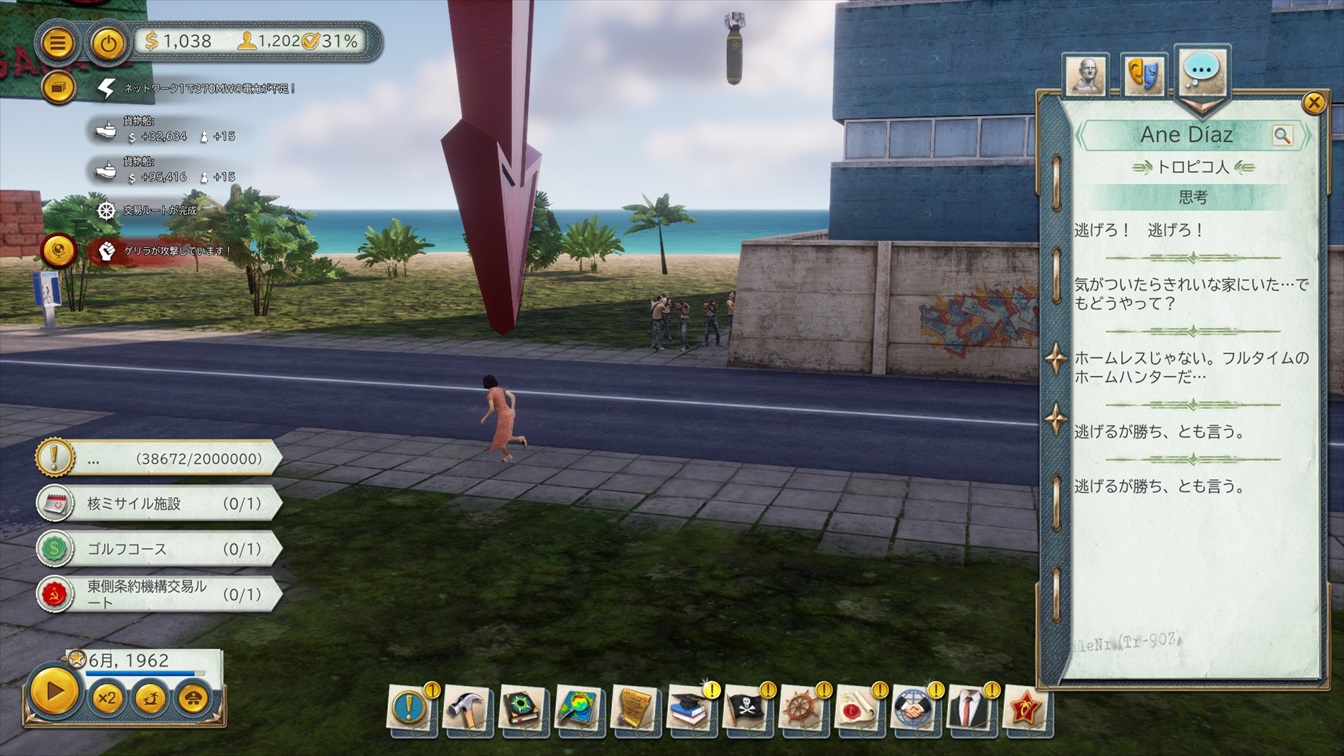1344x756 pixels.
Task: Select the ゴルフコース objective
Action: tap(158, 549)
